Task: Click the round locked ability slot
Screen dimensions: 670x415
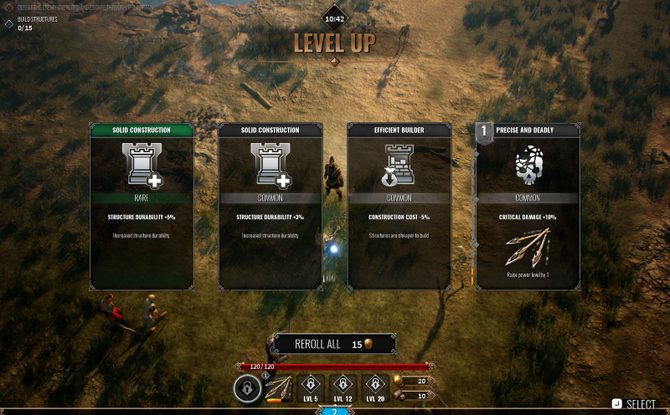Action: pos(247,388)
